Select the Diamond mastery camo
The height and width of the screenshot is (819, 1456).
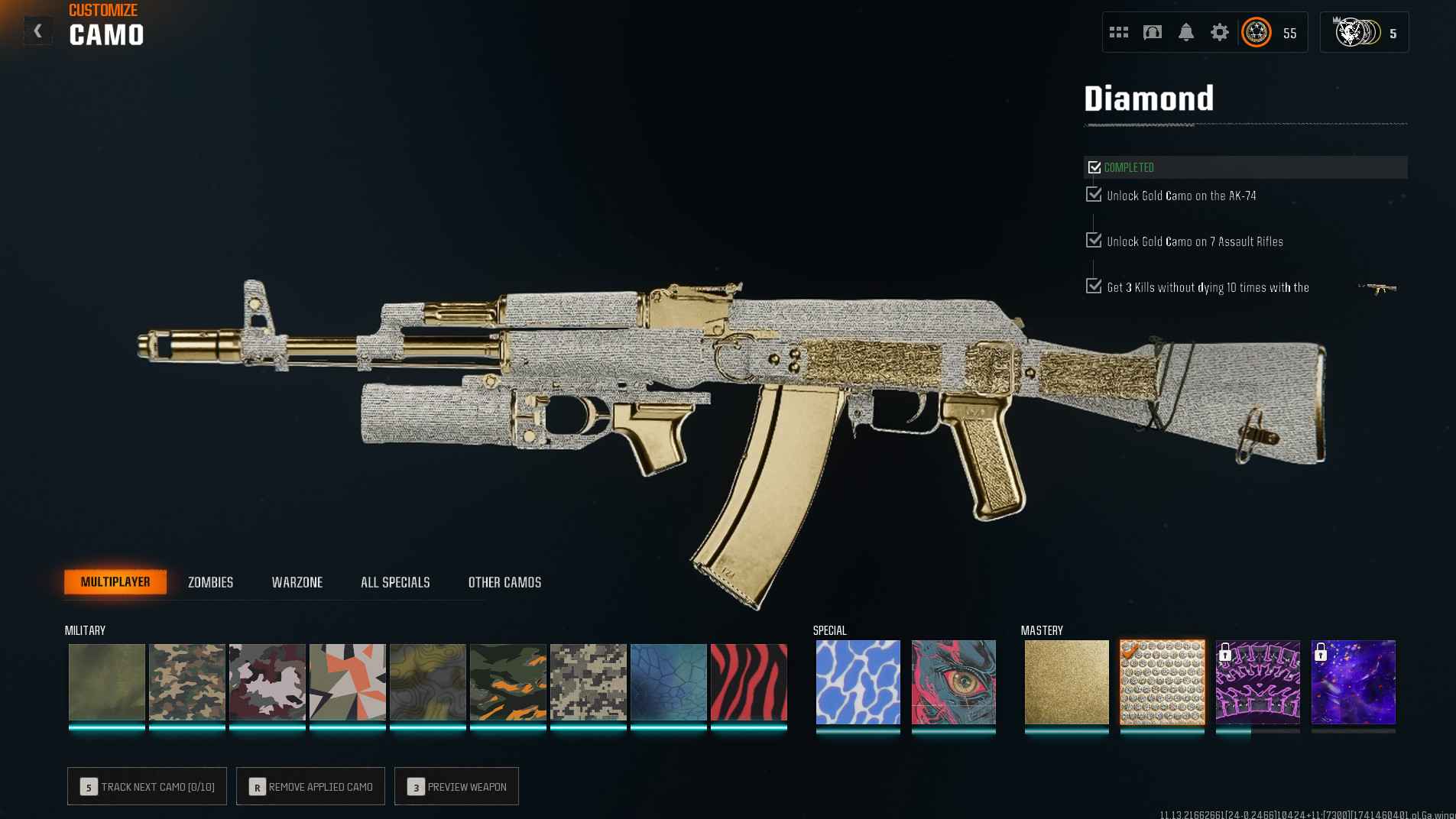coord(1162,682)
